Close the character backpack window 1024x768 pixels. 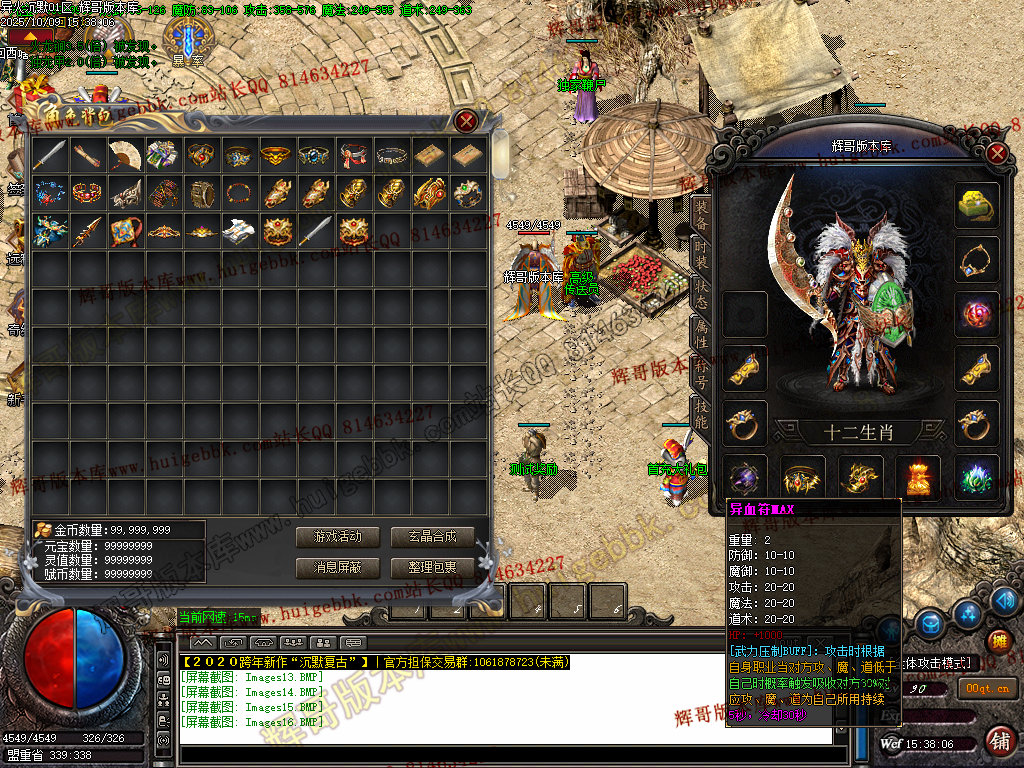click(x=466, y=122)
